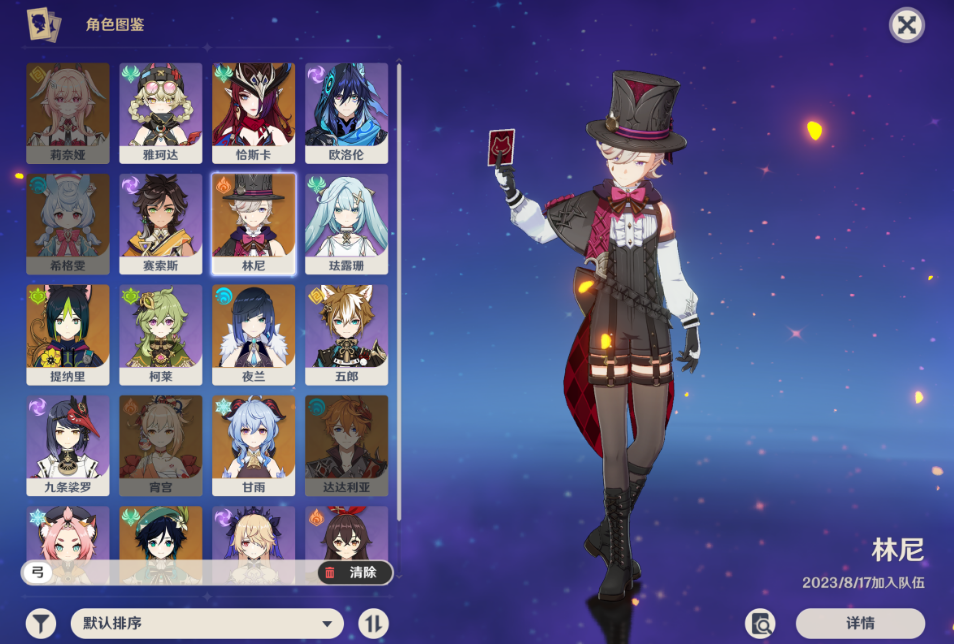The image size is (954, 644).
Task: Select the 柯莱 character card
Action: coord(161,335)
